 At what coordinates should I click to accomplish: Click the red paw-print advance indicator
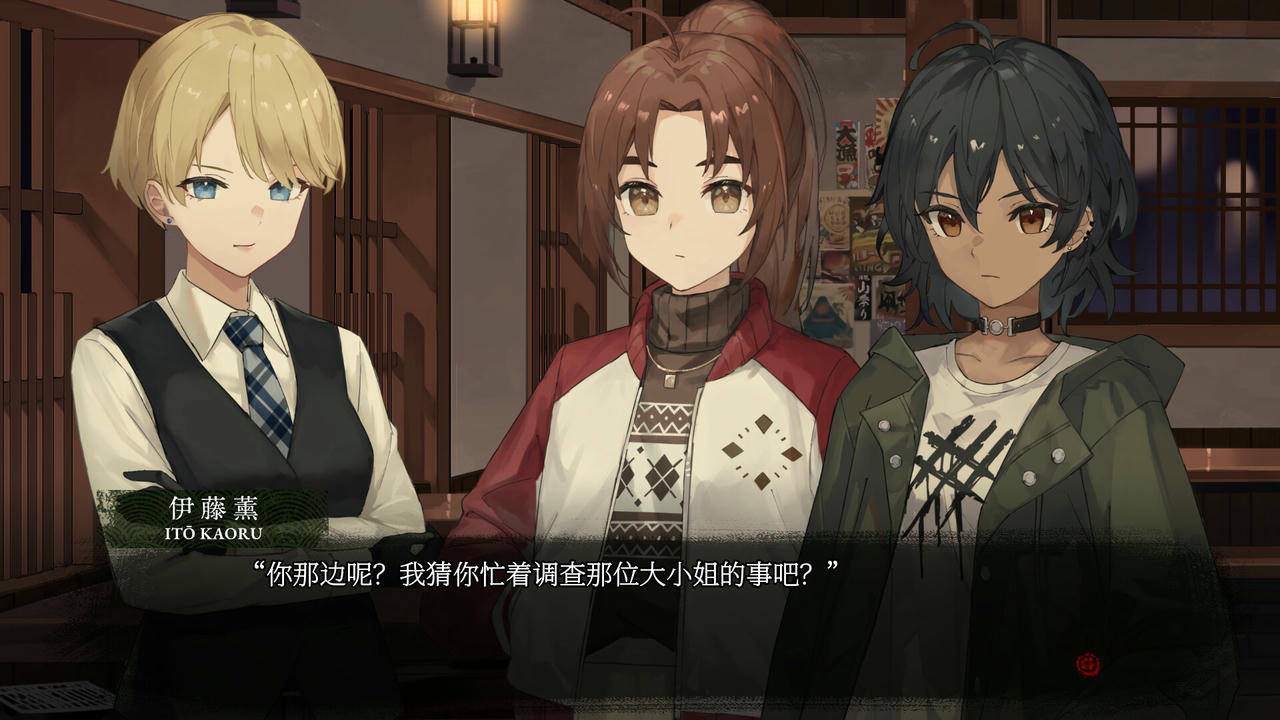(x=1088, y=663)
